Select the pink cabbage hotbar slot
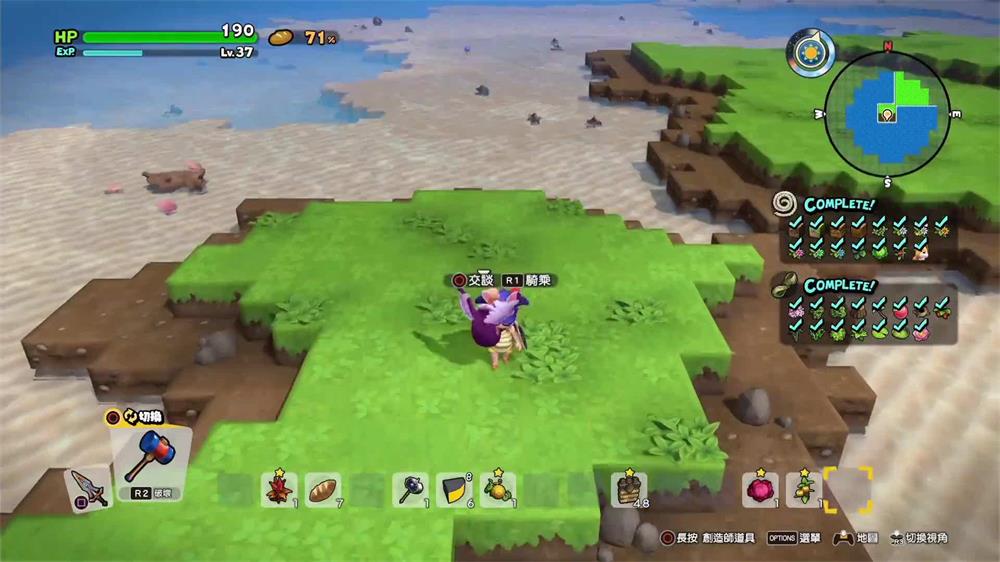 click(760, 489)
